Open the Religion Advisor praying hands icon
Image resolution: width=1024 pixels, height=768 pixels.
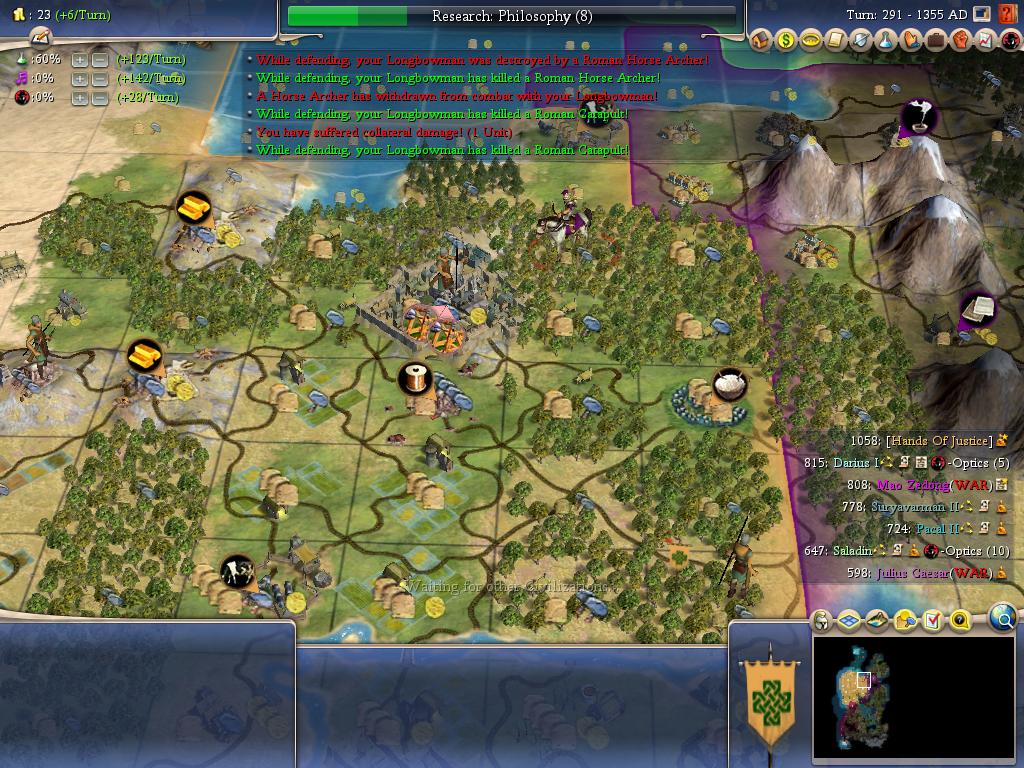(x=910, y=41)
